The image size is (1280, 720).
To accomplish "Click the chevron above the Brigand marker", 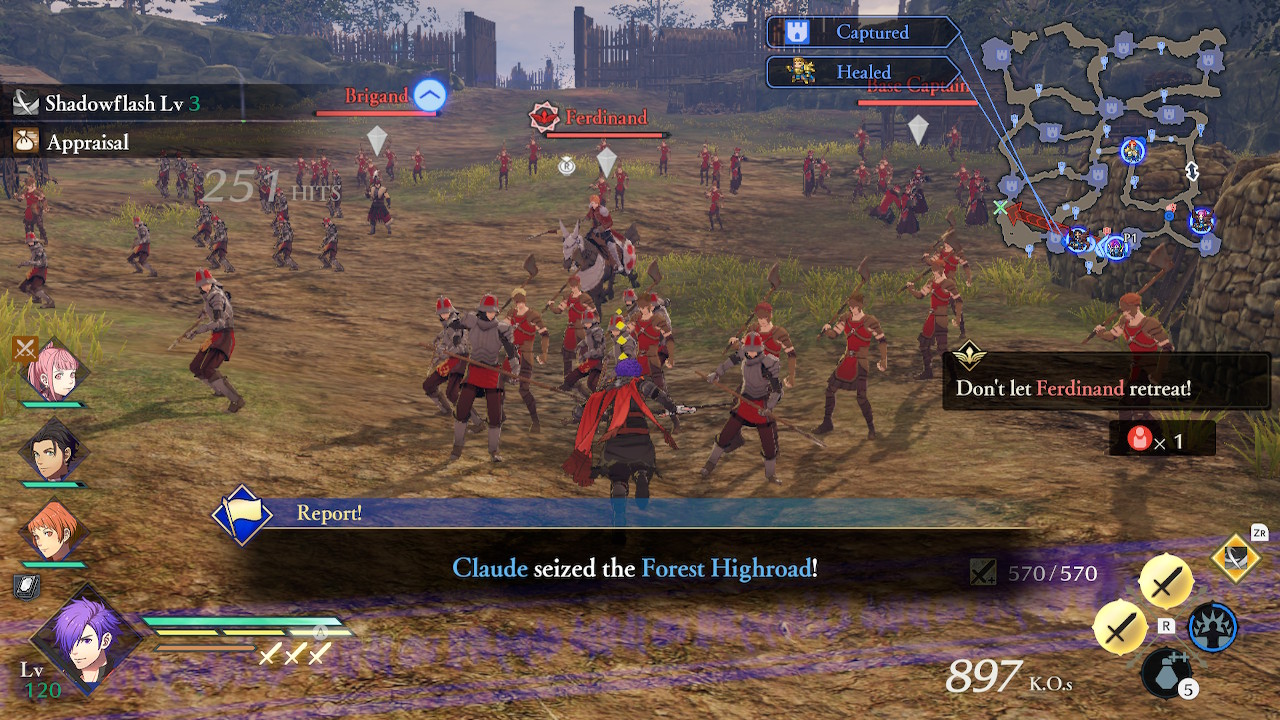I will [428, 94].
